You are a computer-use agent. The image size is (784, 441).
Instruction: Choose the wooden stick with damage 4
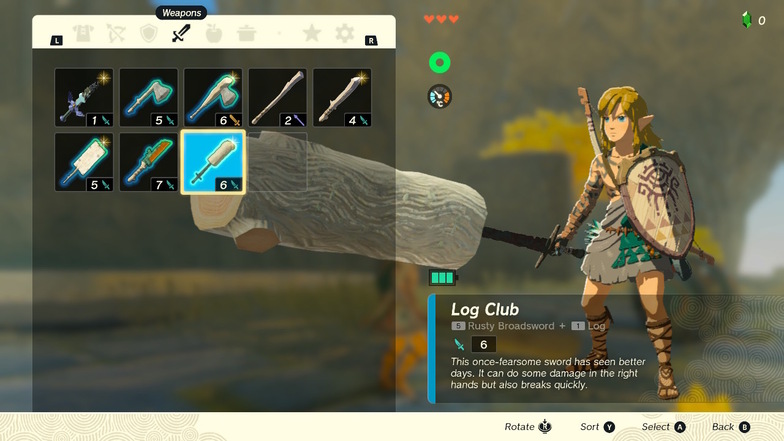pos(342,97)
